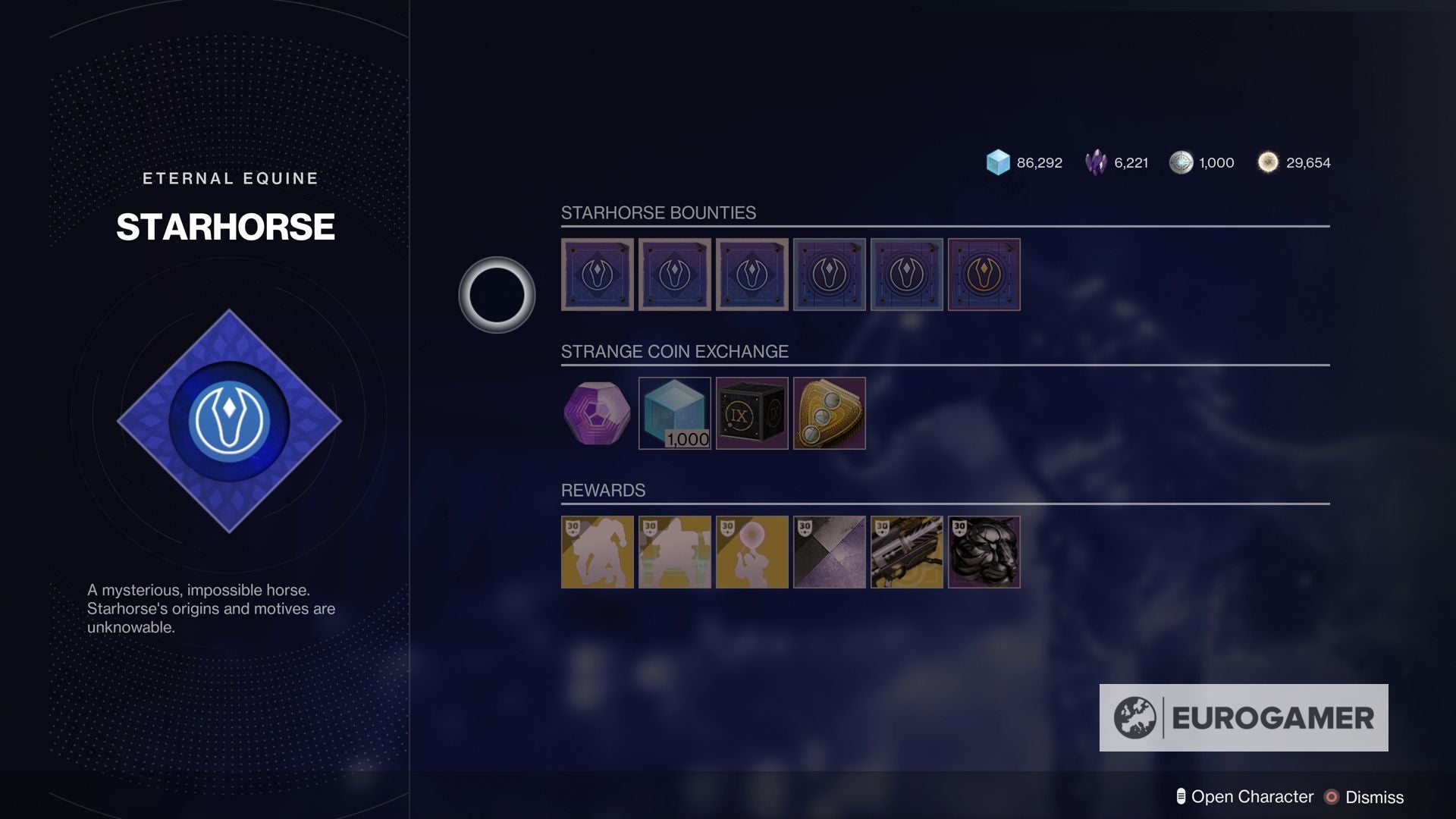Select the fourth framed Starhorse bounty

829,275
